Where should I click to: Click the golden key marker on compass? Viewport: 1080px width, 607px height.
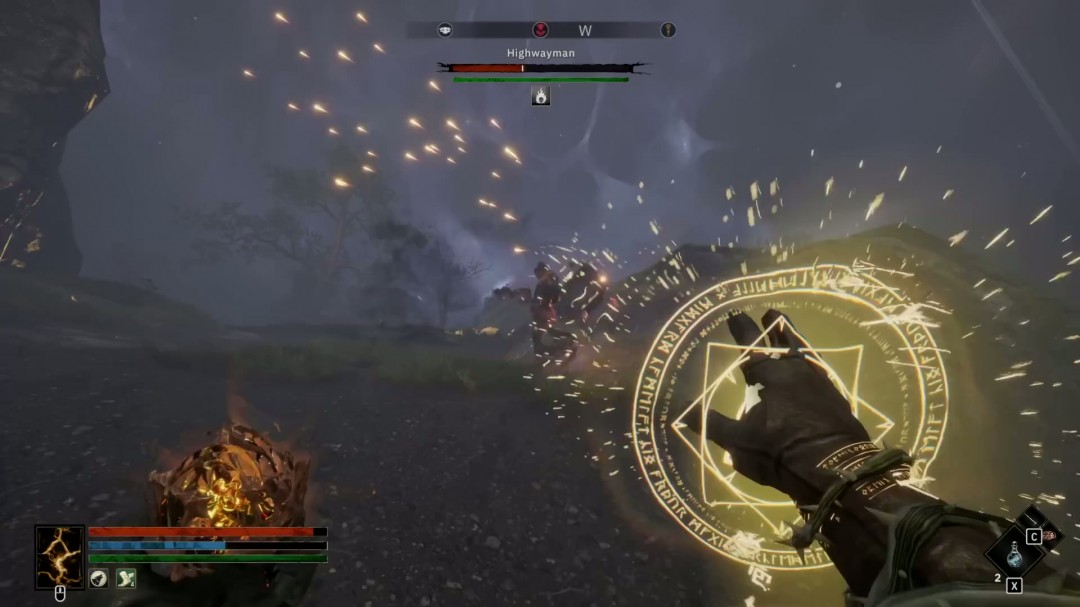pos(668,30)
